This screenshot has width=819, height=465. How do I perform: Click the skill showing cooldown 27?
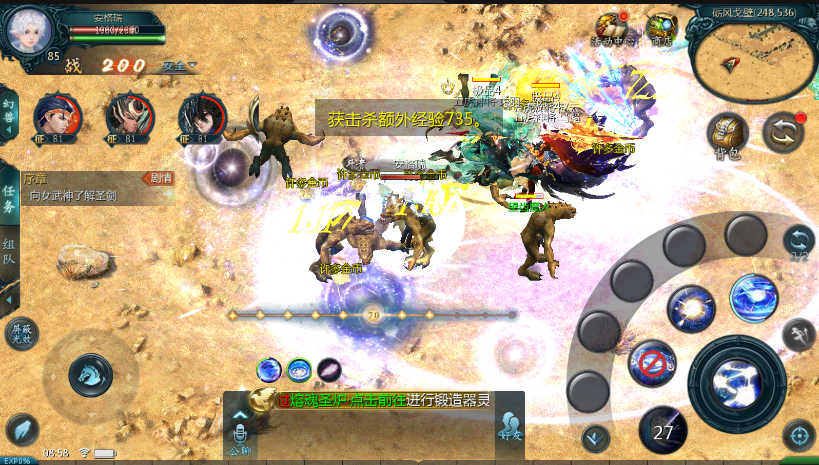pyautogui.click(x=663, y=430)
